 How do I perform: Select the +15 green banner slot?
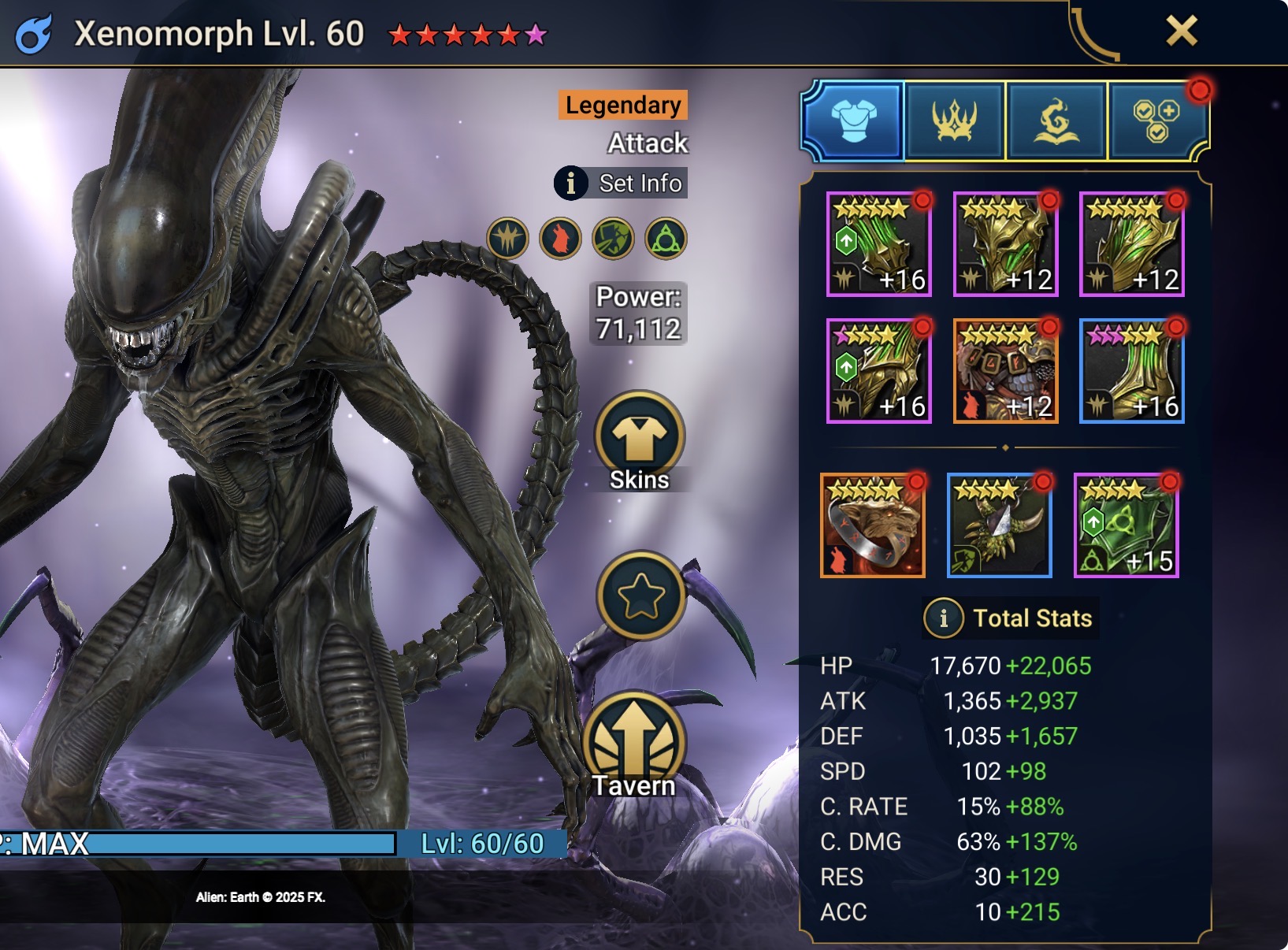pos(1126,525)
